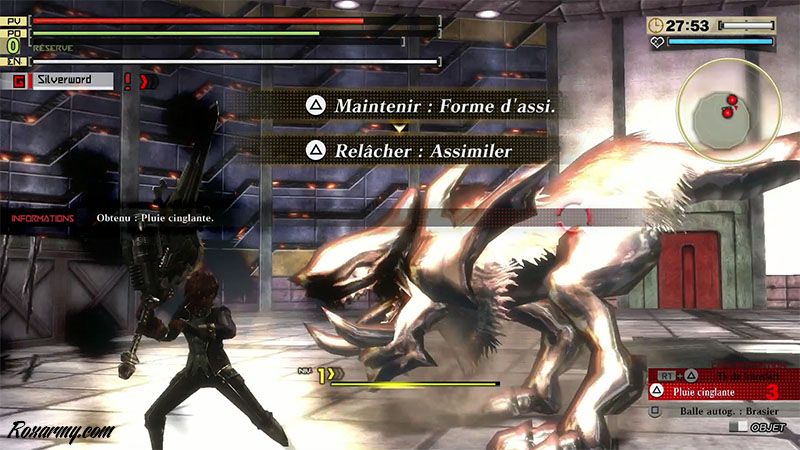Click the red G gun-mode icon
800x450 pixels.
(x=19, y=81)
